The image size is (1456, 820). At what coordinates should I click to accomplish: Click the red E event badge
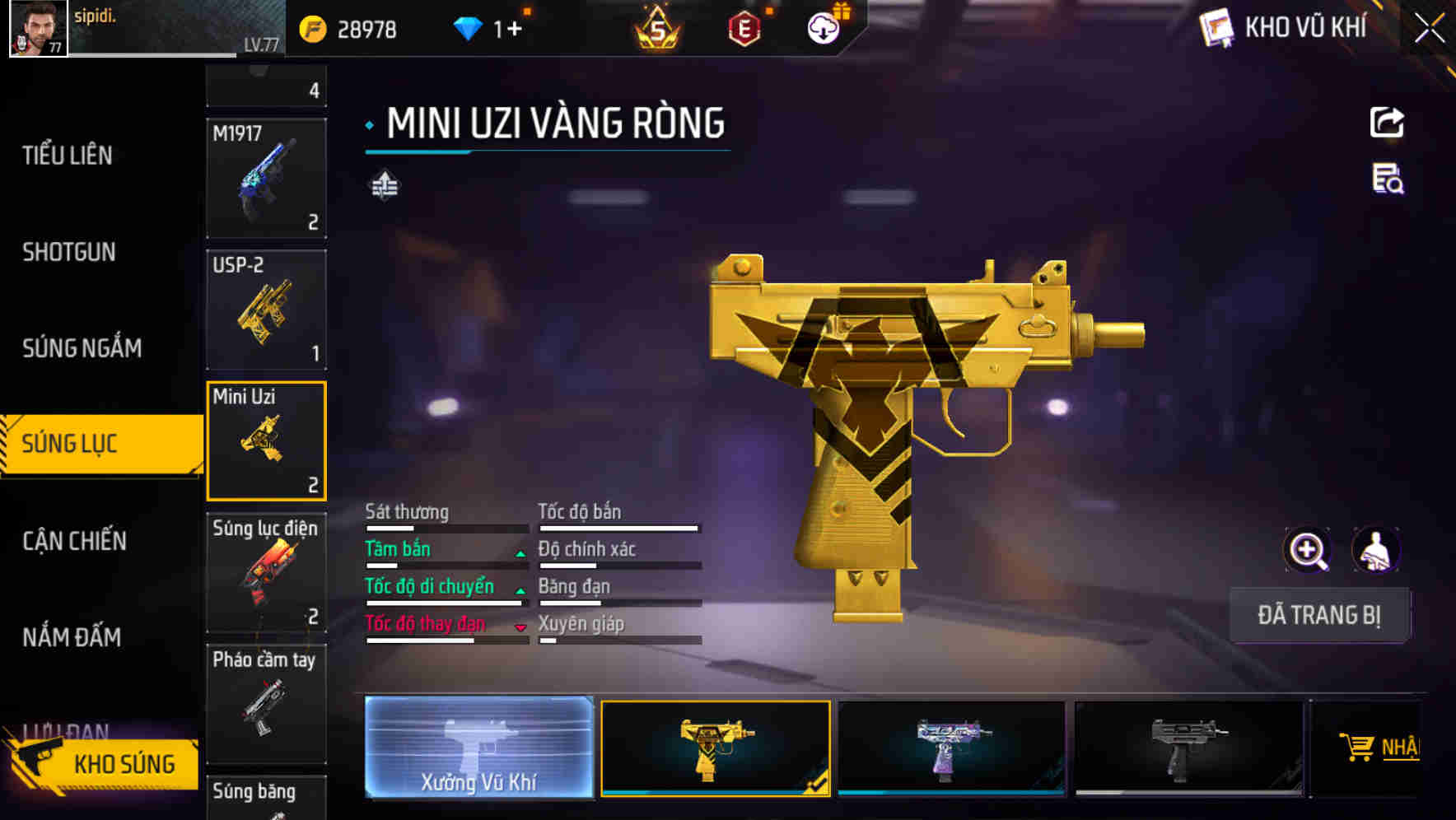coord(745,26)
